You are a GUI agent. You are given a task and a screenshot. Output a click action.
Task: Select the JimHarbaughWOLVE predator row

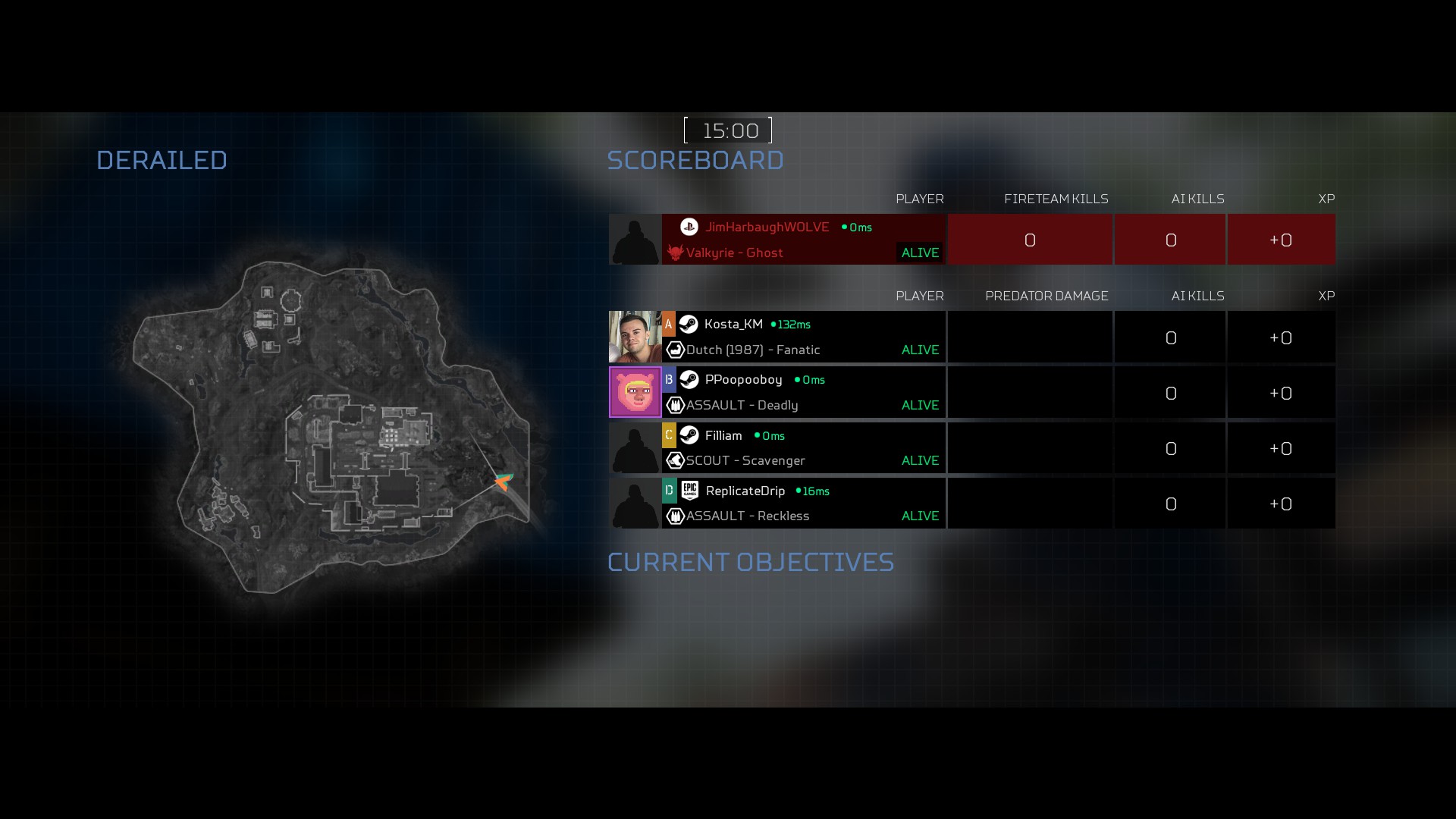click(804, 240)
